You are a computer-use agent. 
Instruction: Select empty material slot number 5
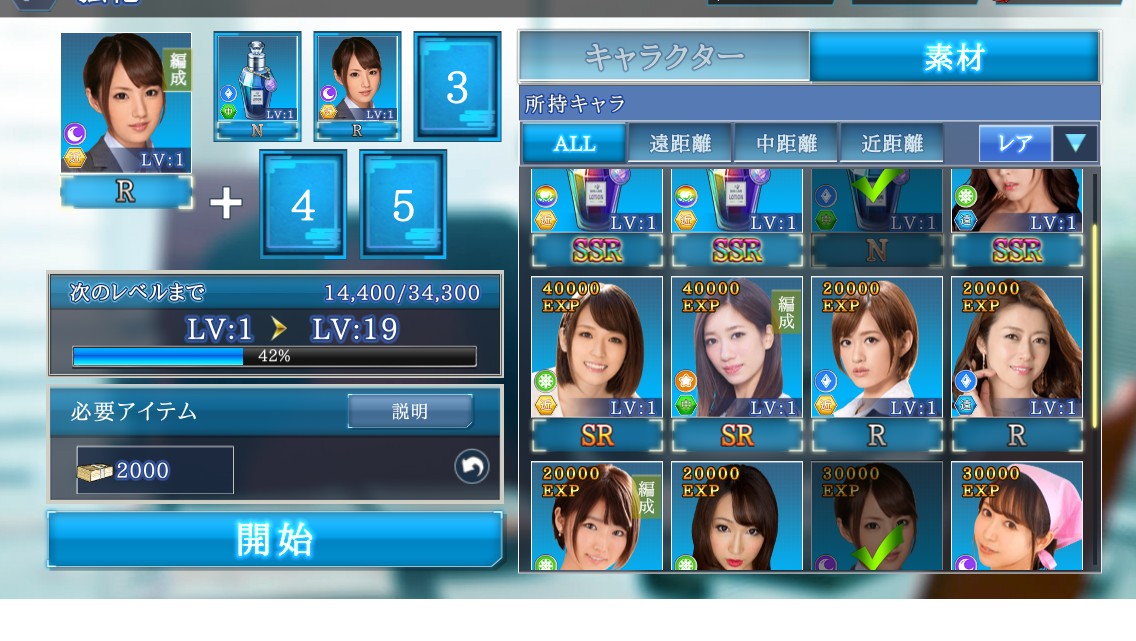(403, 205)
